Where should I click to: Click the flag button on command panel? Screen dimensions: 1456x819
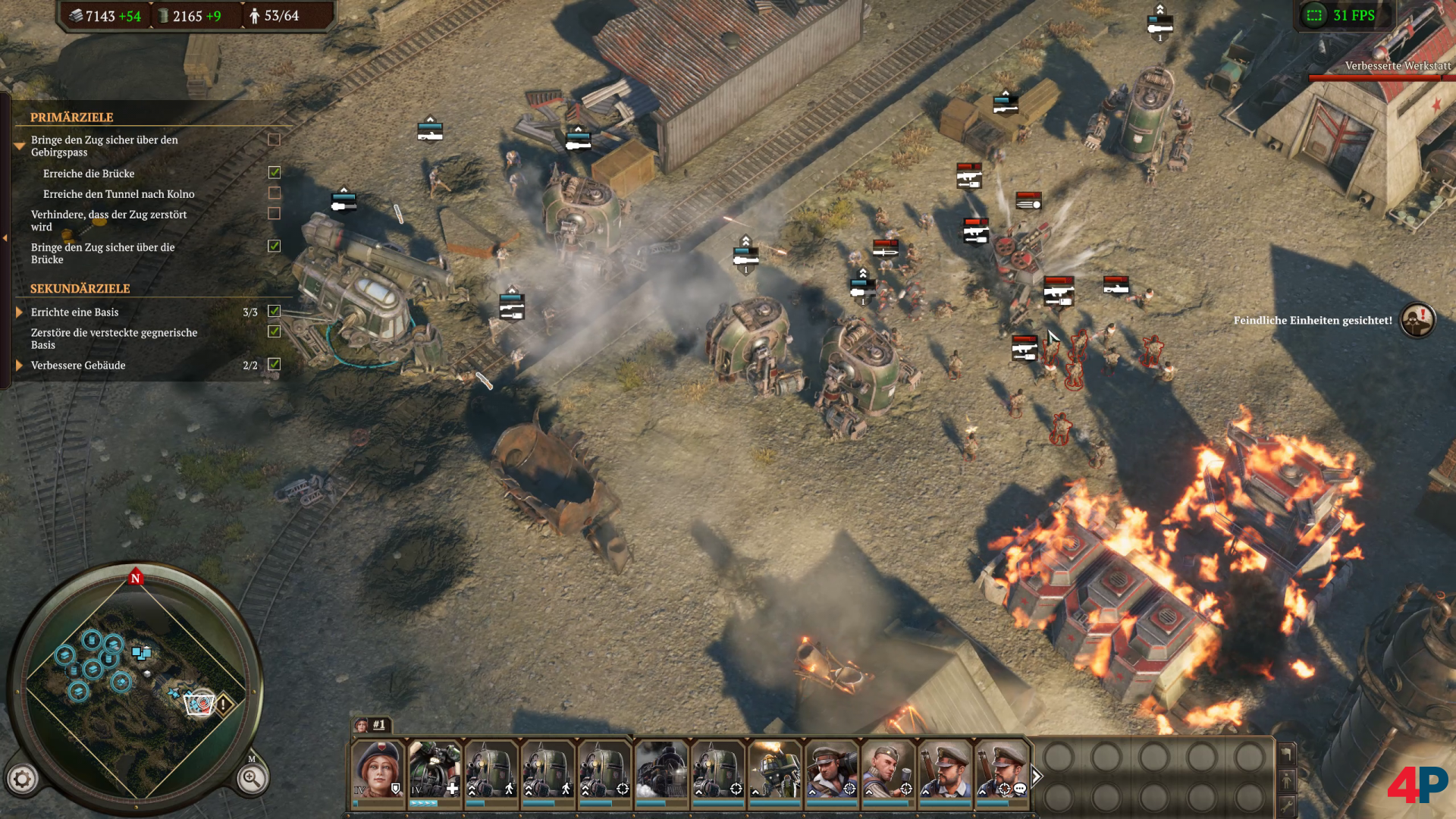[x=1287, y=753]
